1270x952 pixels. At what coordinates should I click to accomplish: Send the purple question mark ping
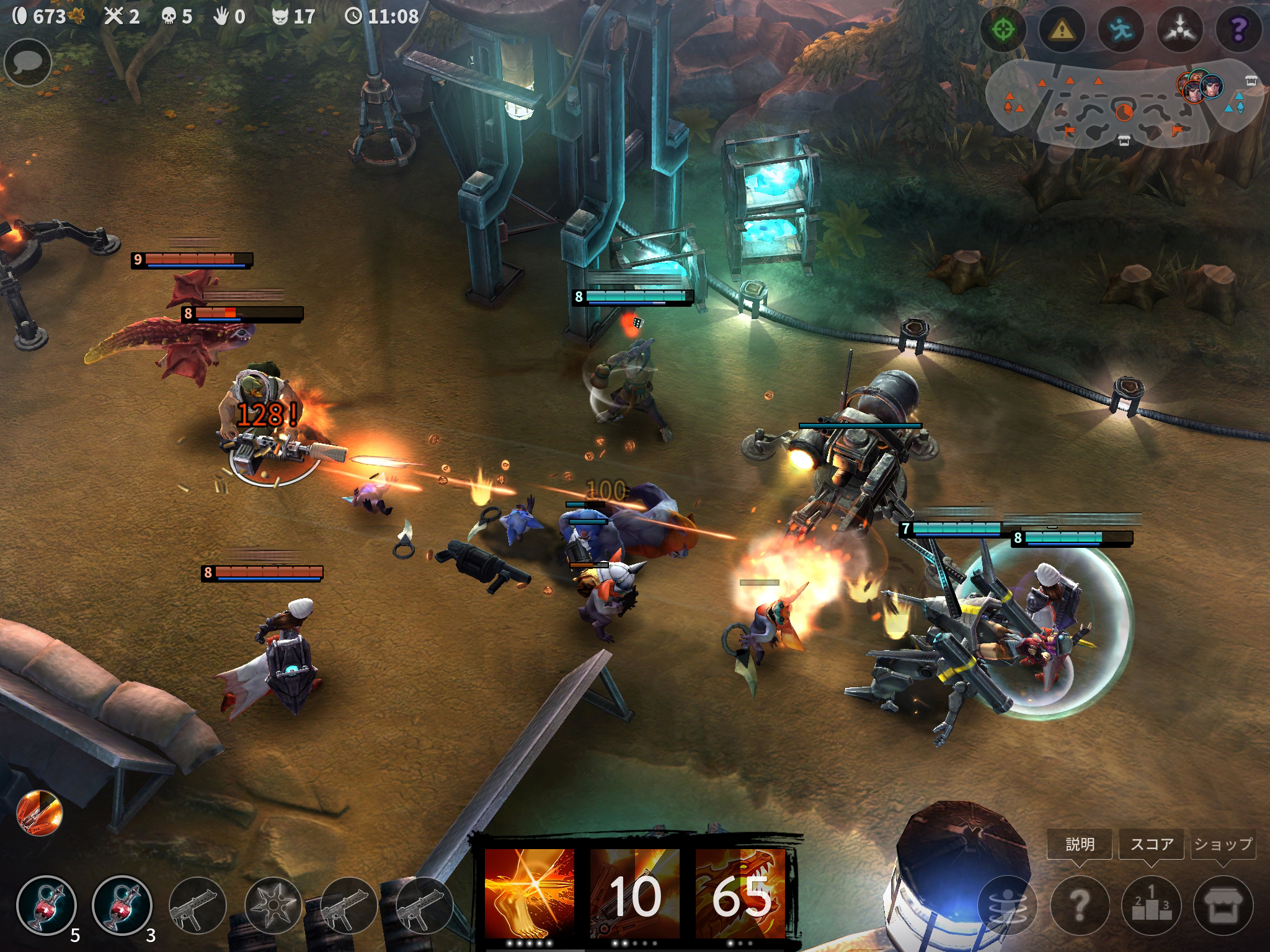pos(1238,30)
